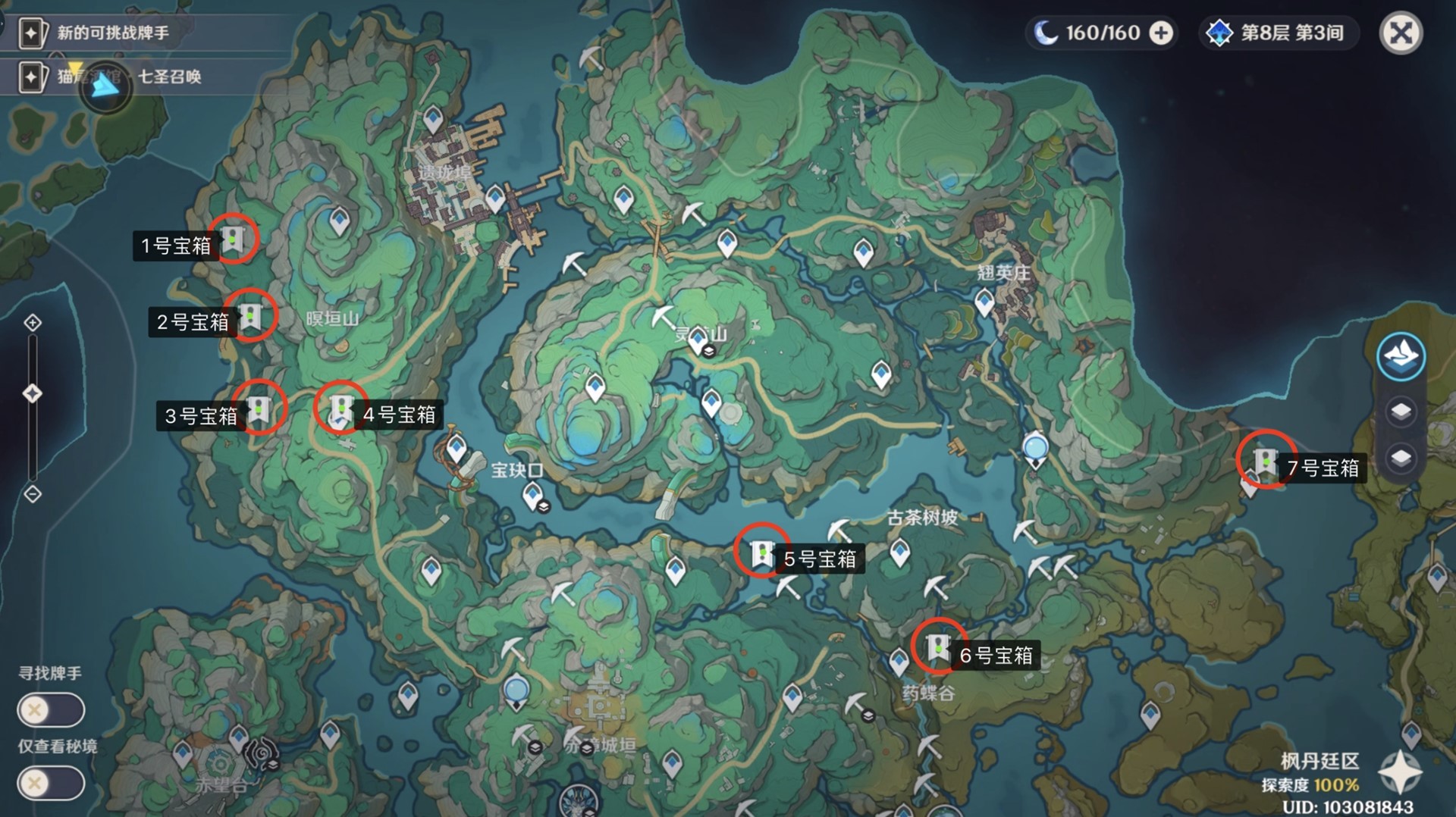Select the 5号宝箱 chest marker
This screenshot has height=817, width=1456.
coord(761,552)
